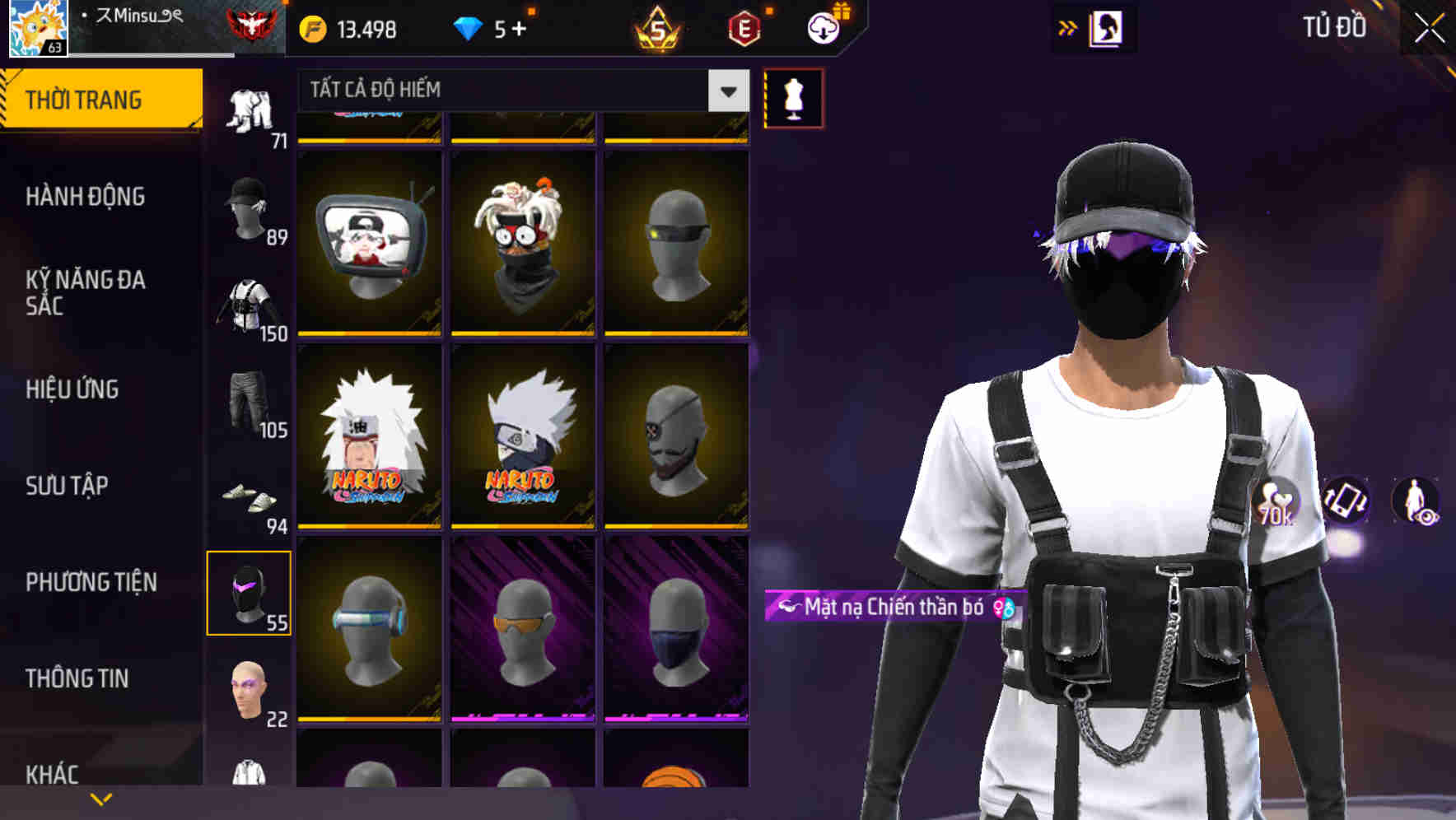Collapse the panel using the double-arrow chevrons
The width and height of the screenshot is (1456, 820).
pyautogui.click(x=1067, y=27)
